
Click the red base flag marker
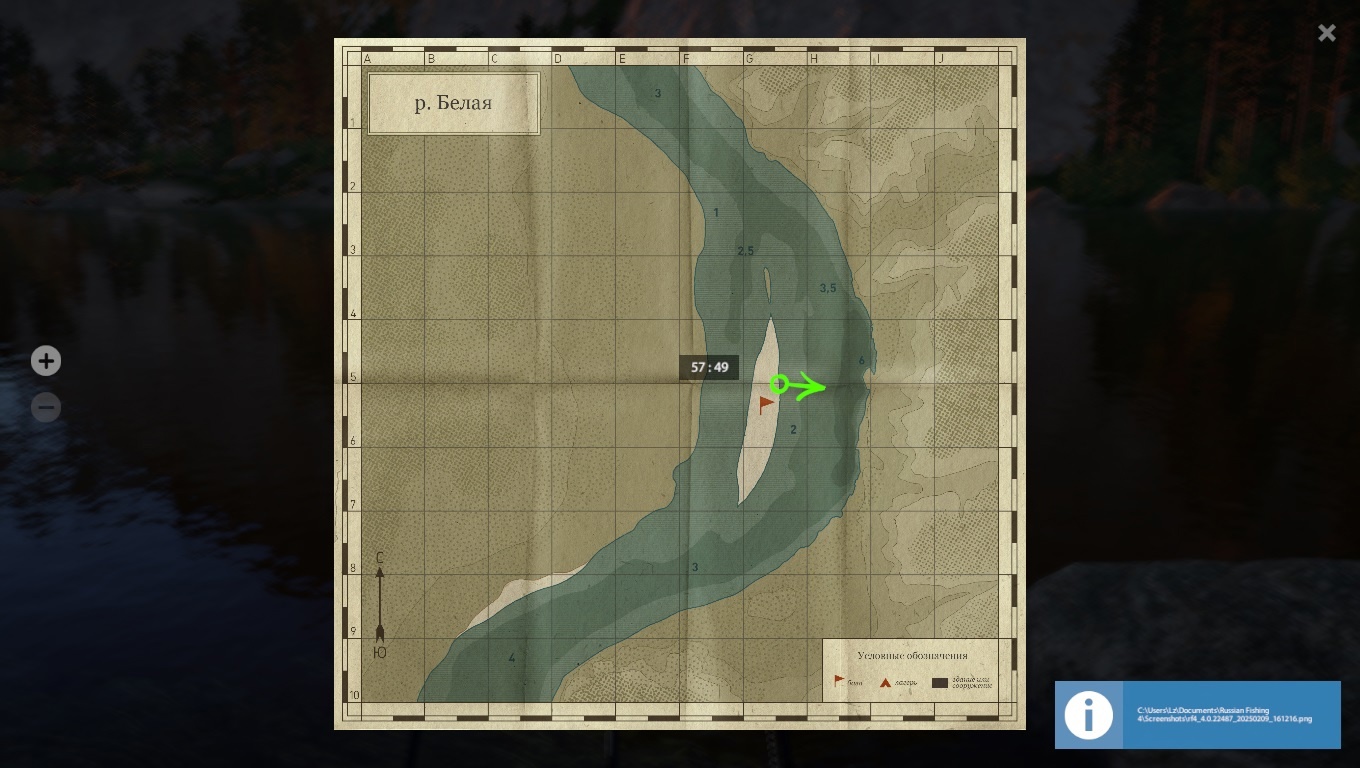pyautogui.click(x=766, y=404)
